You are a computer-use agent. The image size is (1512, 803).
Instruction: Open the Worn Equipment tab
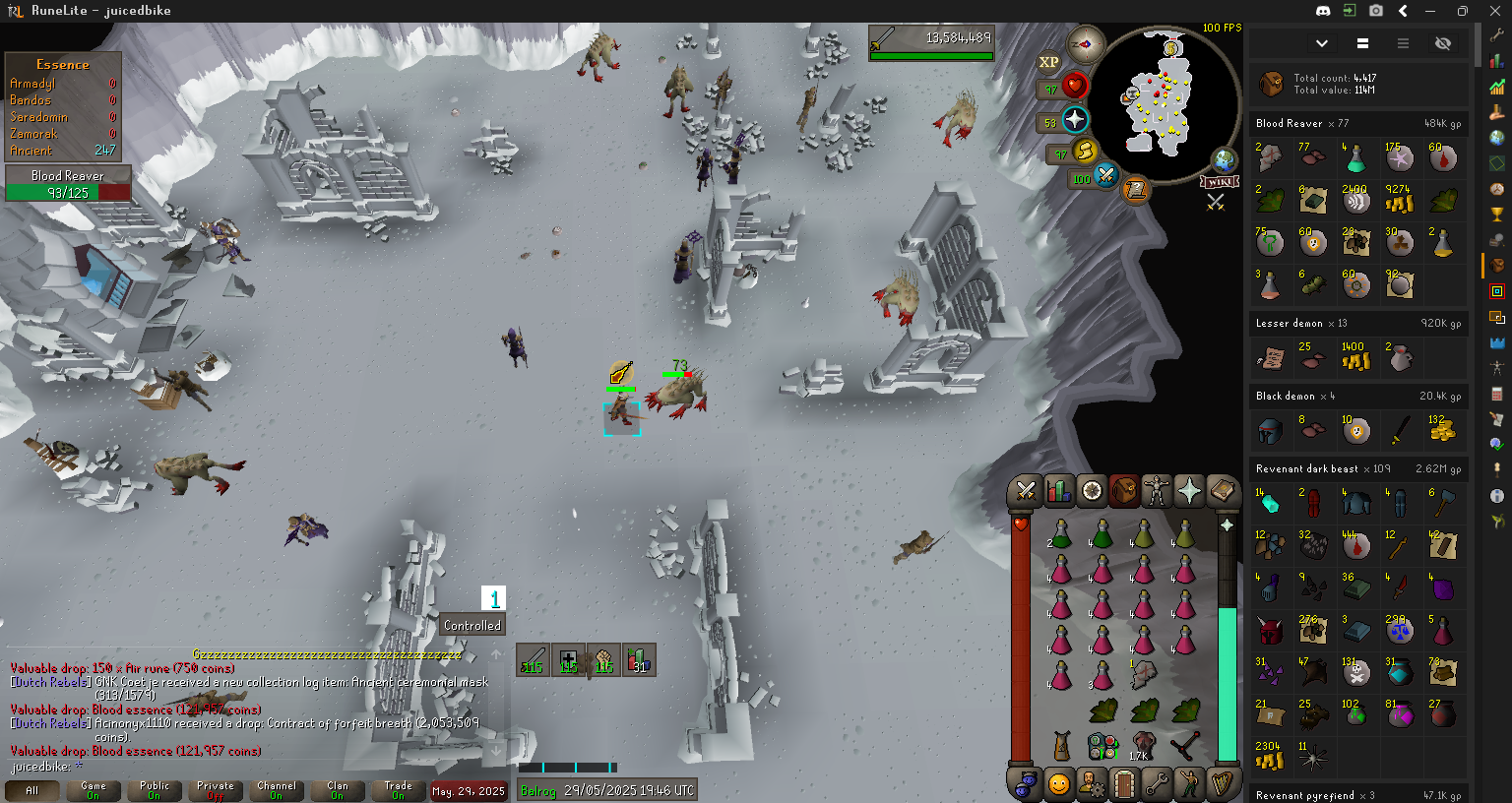tap(1157, 490)
